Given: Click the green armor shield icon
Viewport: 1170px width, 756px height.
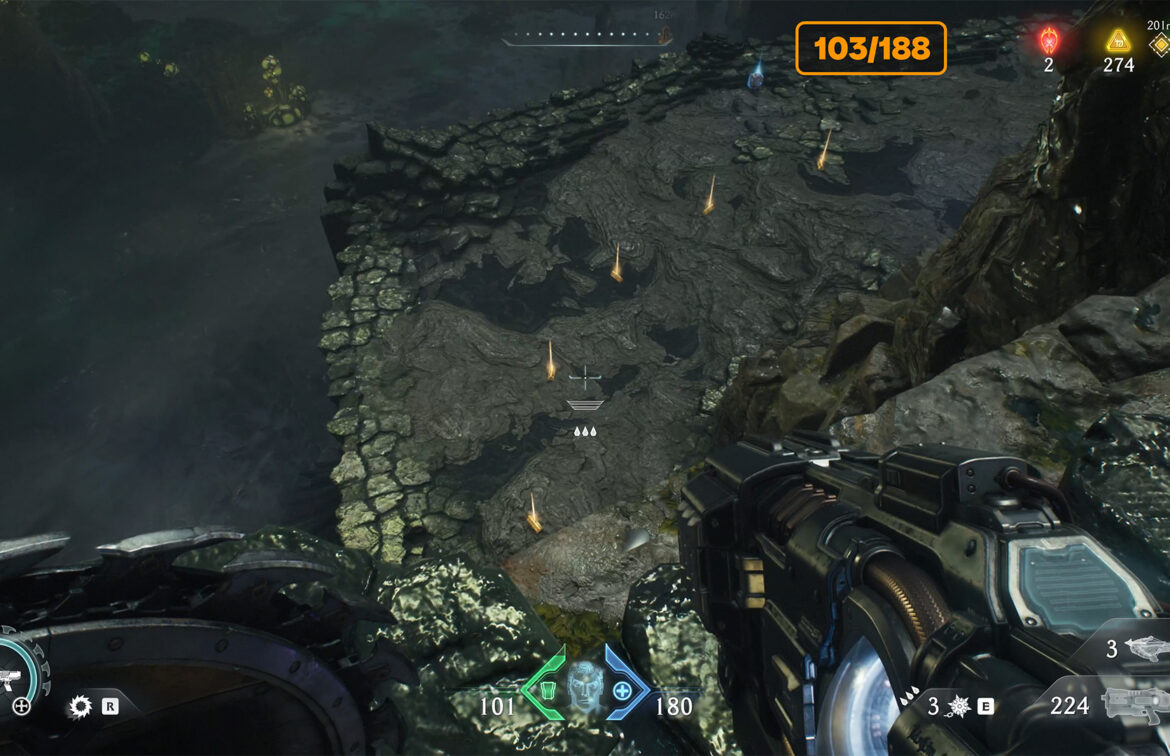Looking at the screenshot, I should 547,690.
